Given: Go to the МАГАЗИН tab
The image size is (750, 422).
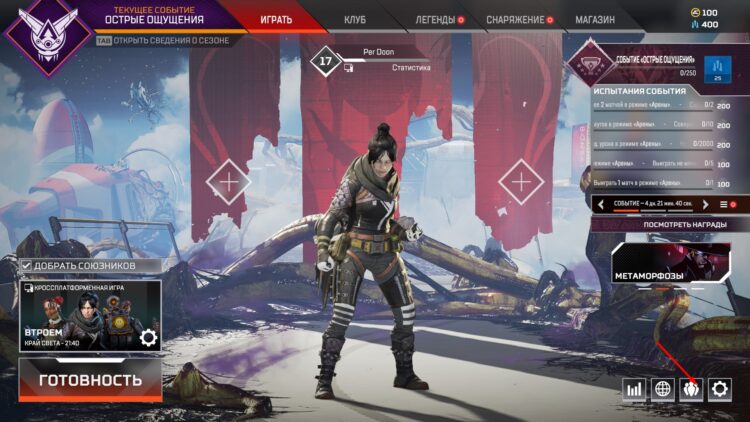Looking at the screenshot, I should point(595,19).
